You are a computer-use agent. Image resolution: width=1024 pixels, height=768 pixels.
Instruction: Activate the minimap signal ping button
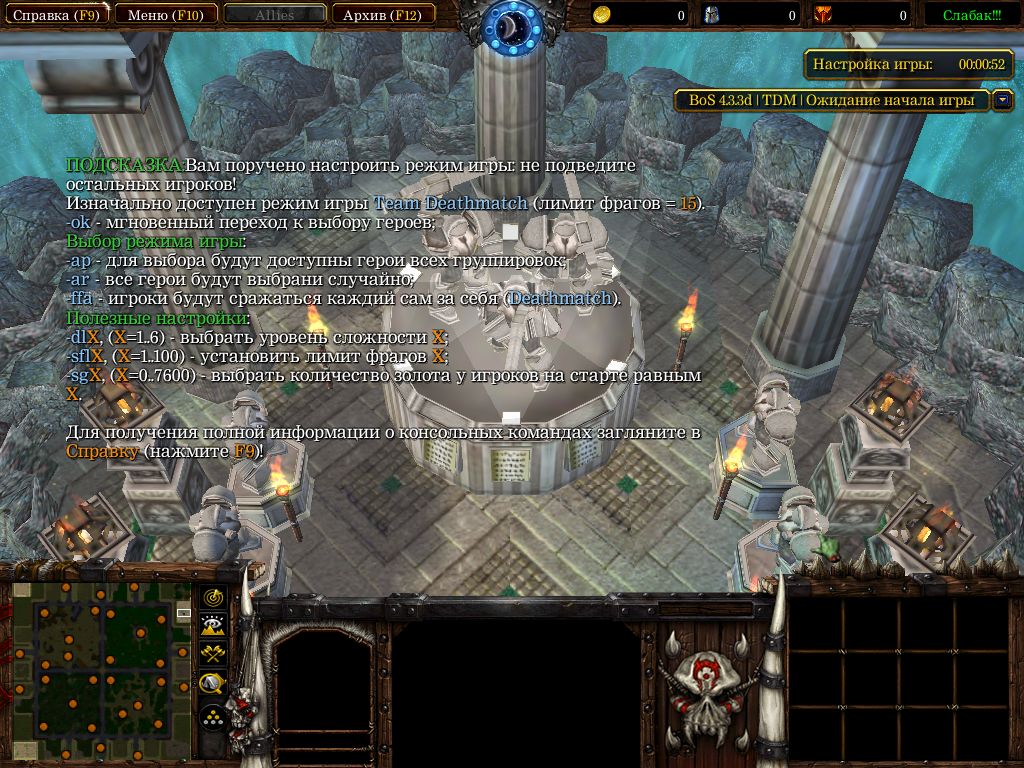(213, 598)
